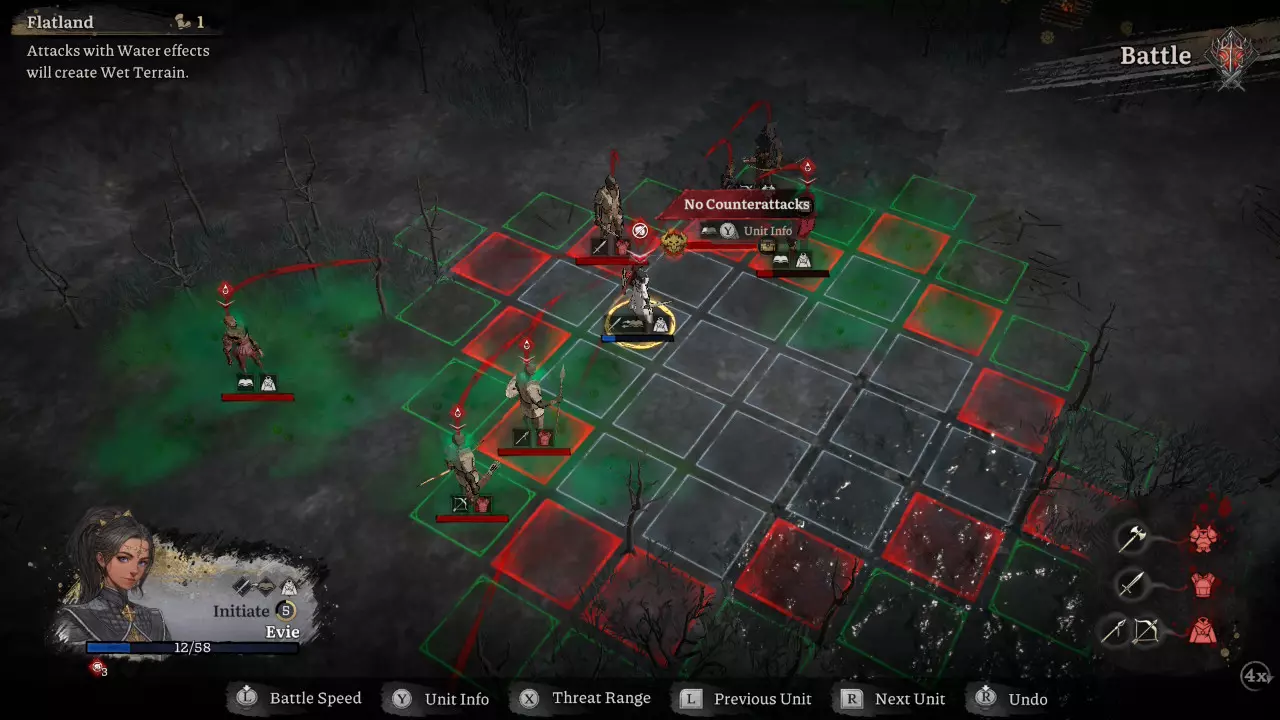Select the bow weapon advantage icon
This screenshot has width=1280, height=720.
1131,630
